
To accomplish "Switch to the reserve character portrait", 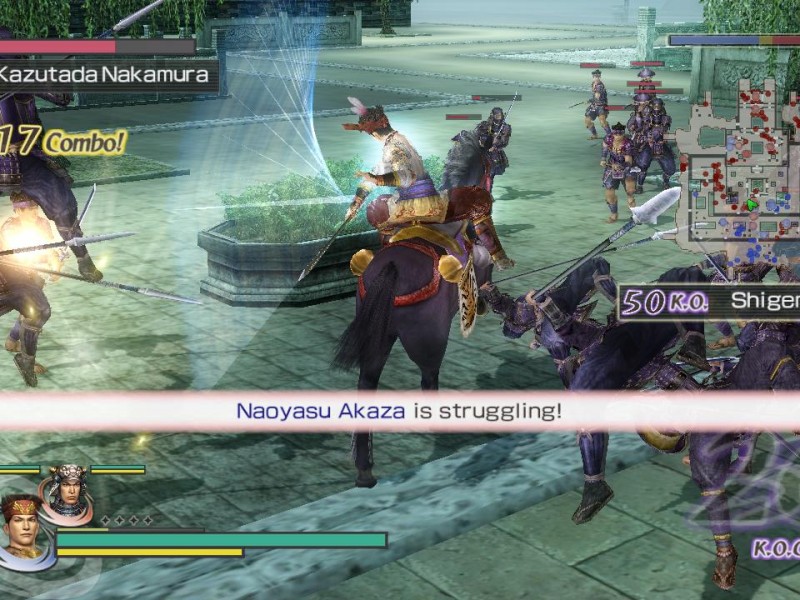I will tap(68, 491).
